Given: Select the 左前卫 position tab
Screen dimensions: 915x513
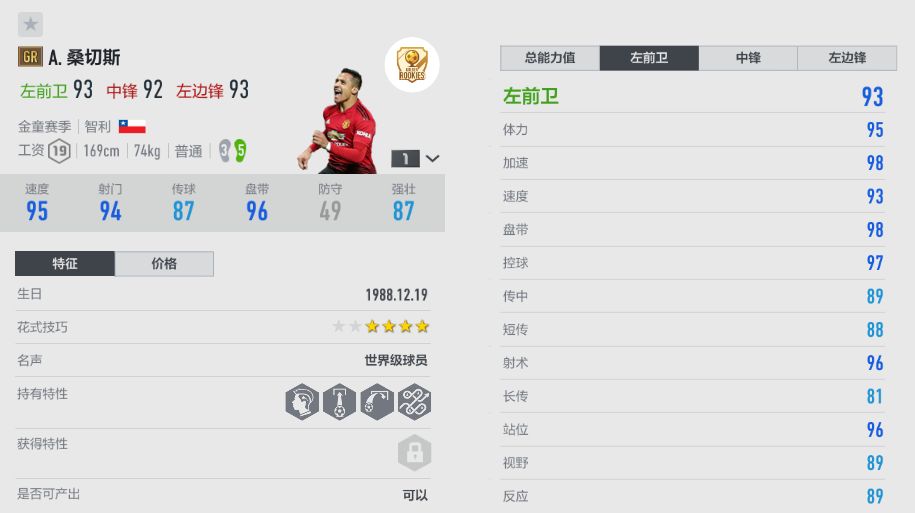Looking at the screenshot, I should click(x=649, y=58).
